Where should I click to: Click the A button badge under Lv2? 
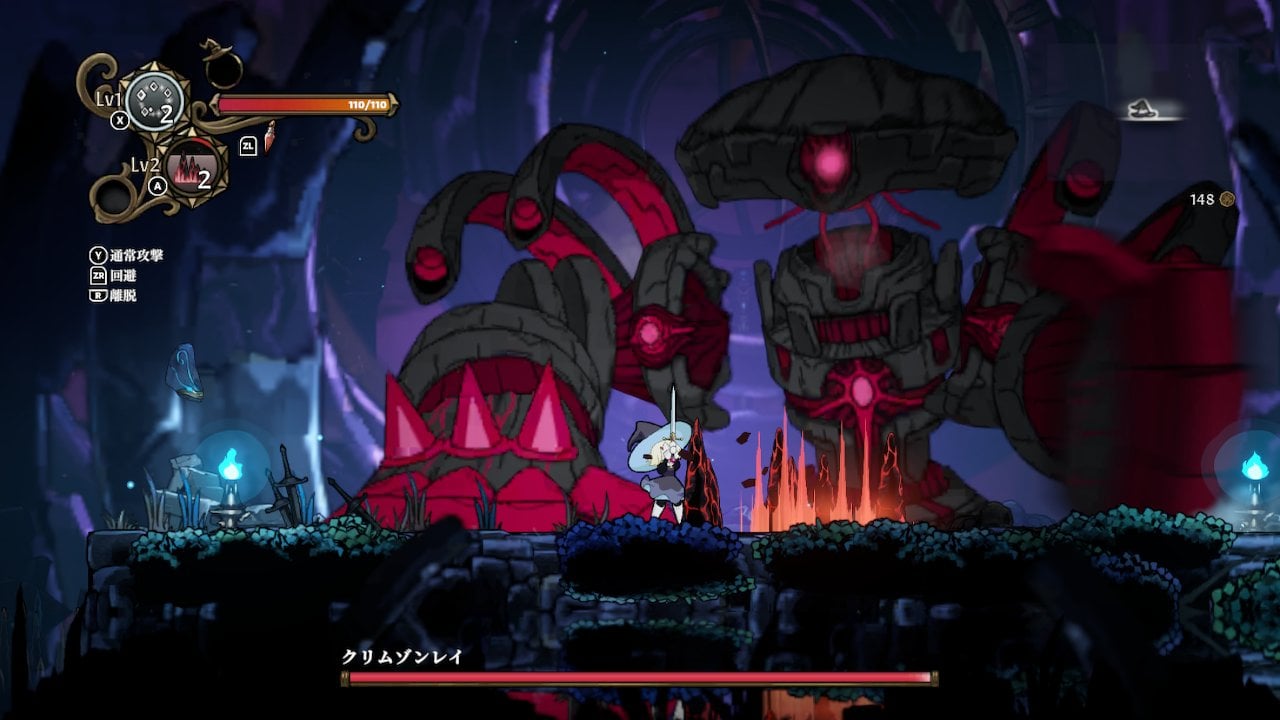click(x=158, y=188)
